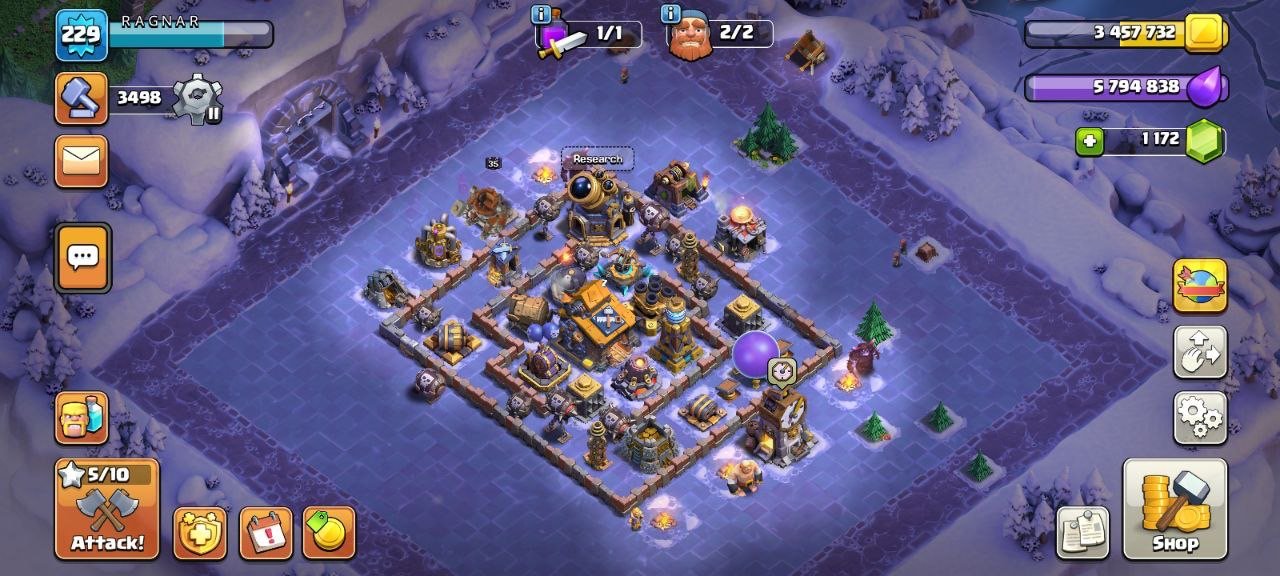1280x576 pixels.
Task: Open the barbarian and potion icon
Action: click(x=81, y=417)
